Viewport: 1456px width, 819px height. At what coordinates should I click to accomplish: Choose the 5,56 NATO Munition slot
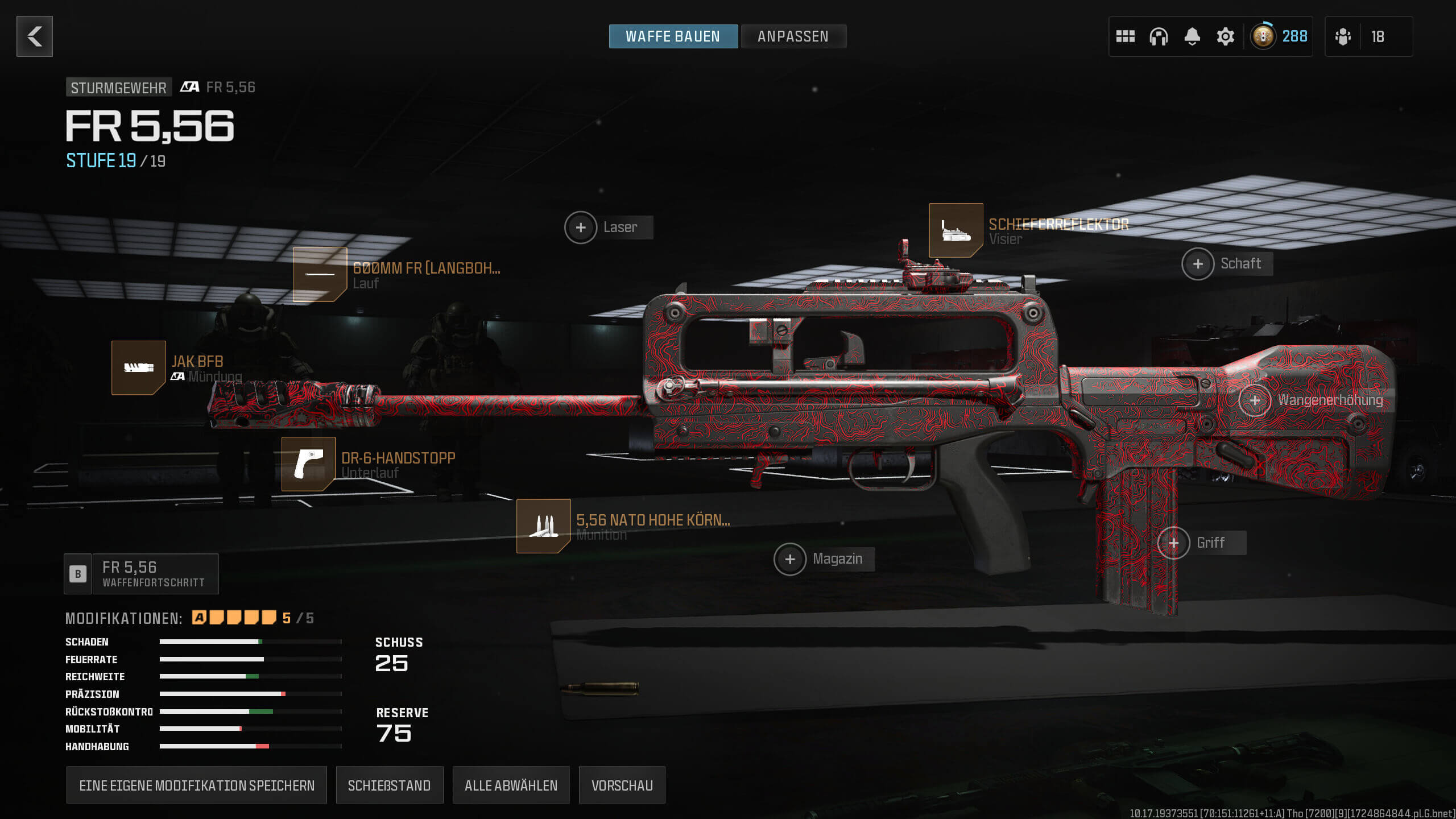click(x=543, y=526)
